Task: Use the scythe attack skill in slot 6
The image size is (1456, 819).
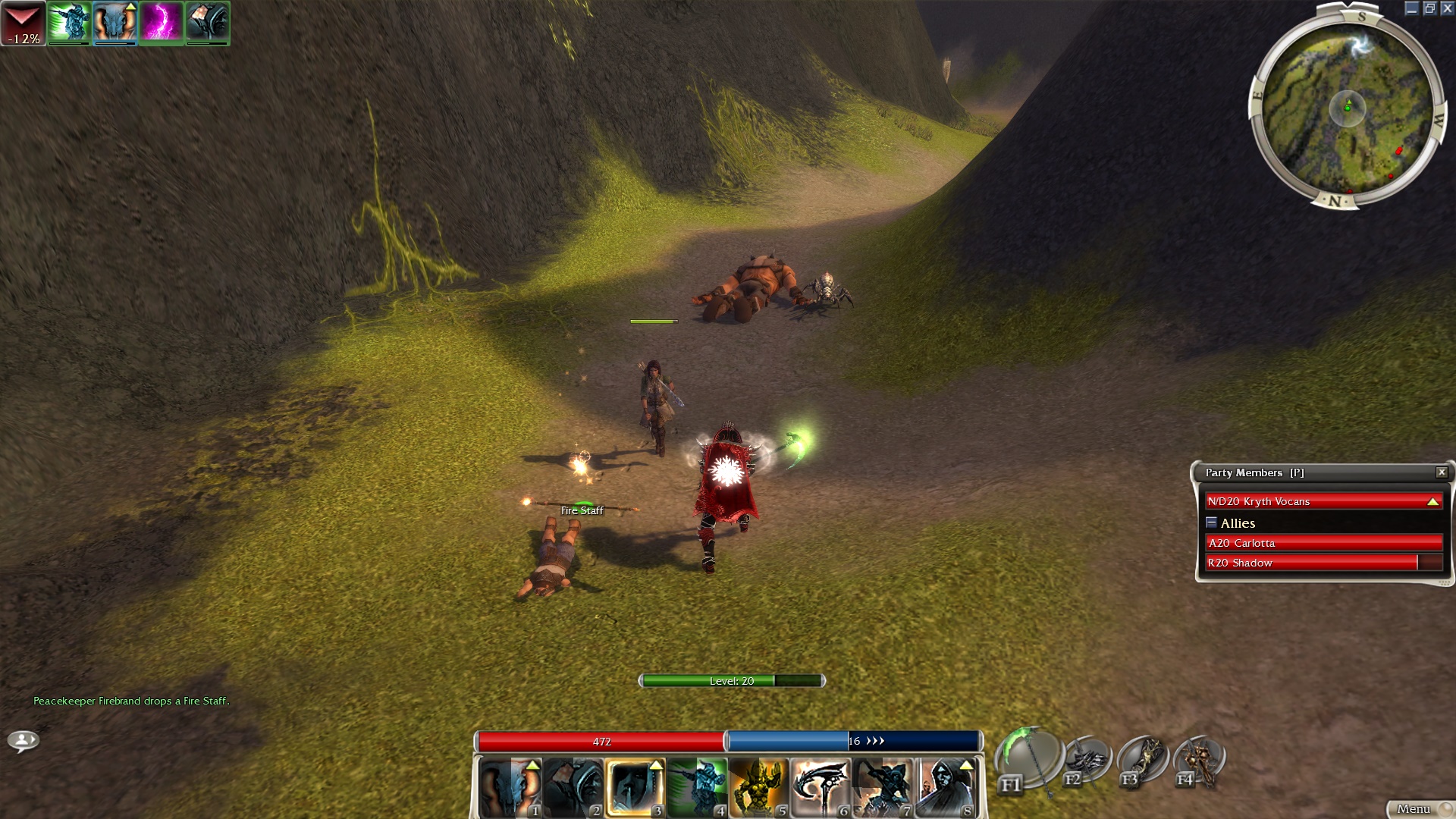Action: point(821,787)
